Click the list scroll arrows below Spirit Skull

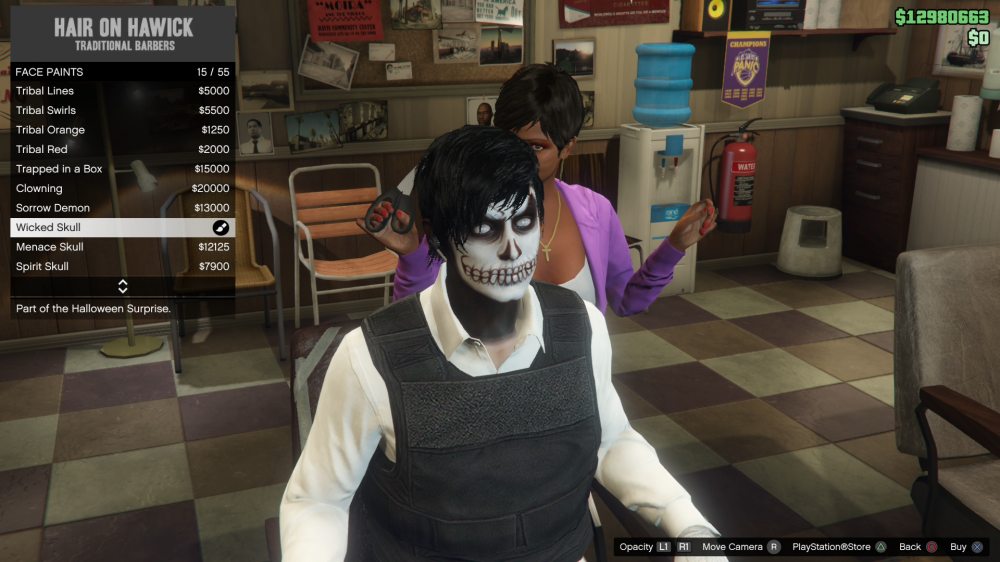(123, 287)
